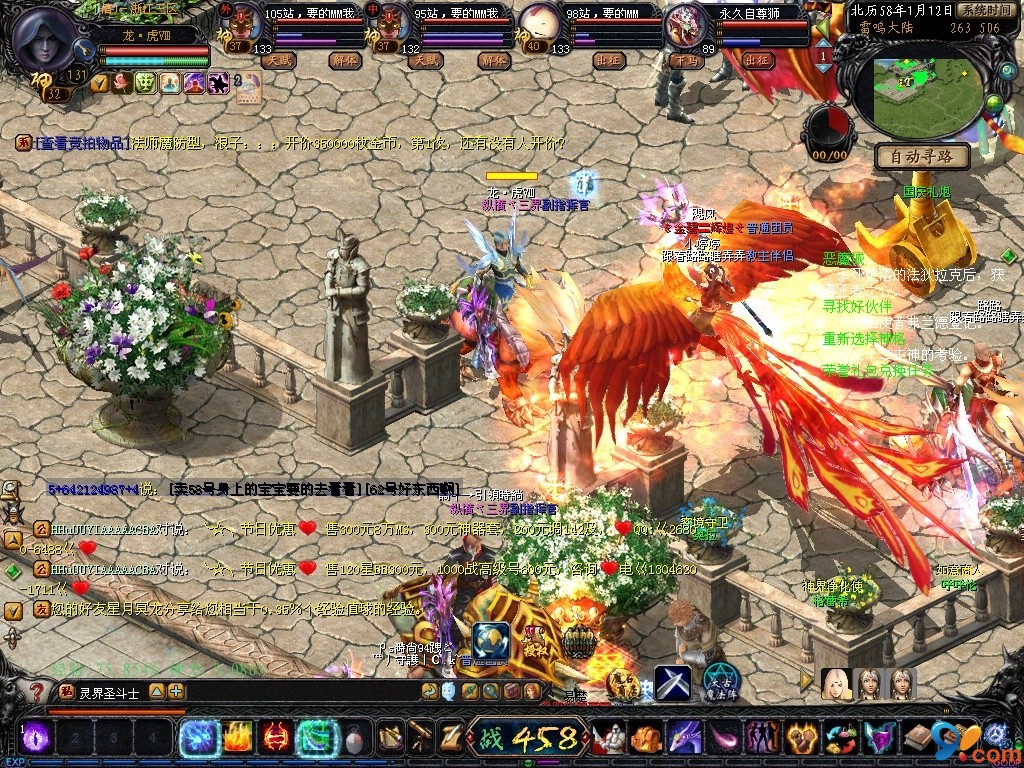Open the crossed swords combat icon
Image resolution: width=1024 pixels, height=768 pixels.
[x=673, y=683]
